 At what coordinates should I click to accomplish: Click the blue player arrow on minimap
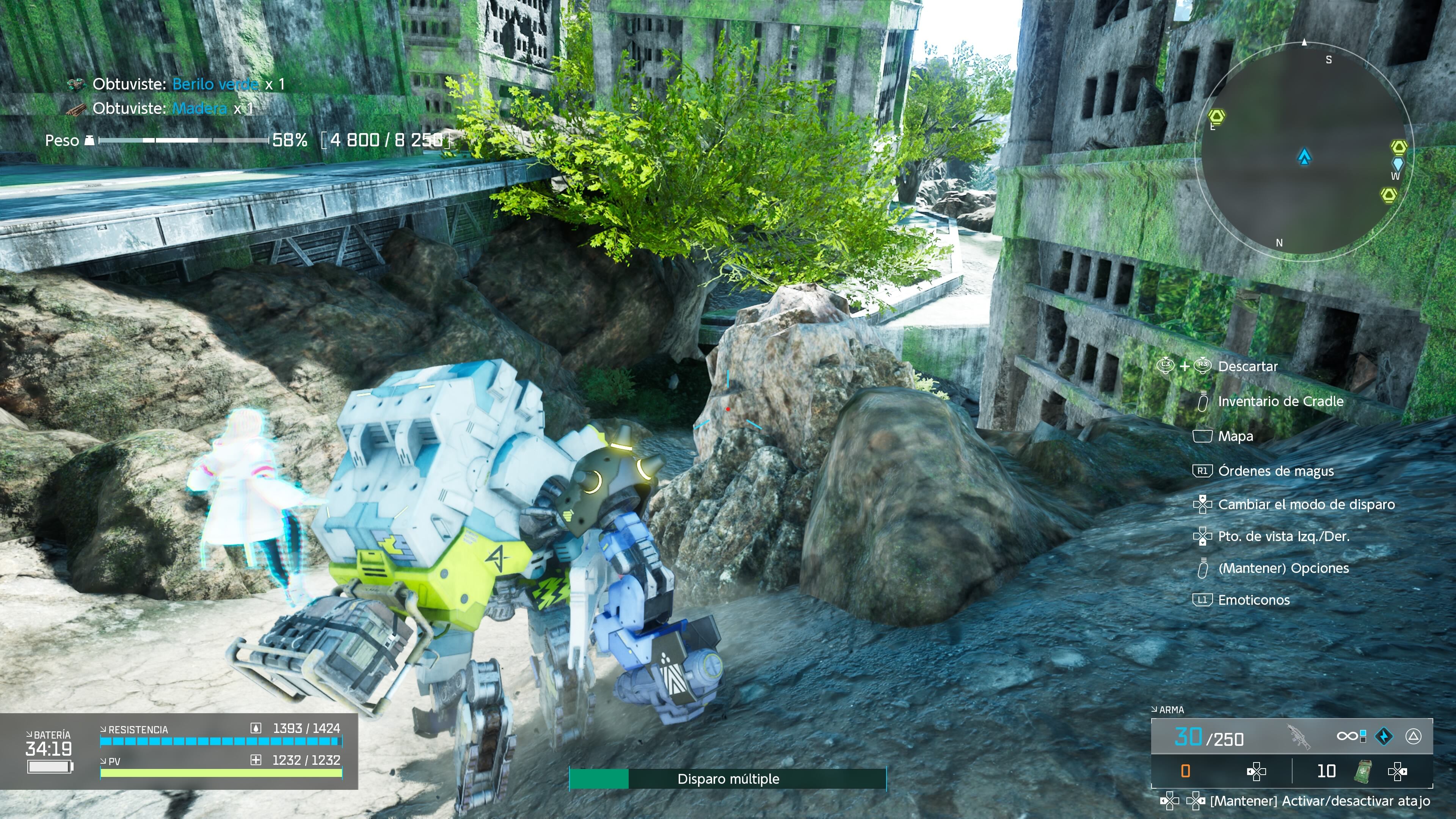coord(1304,156)
